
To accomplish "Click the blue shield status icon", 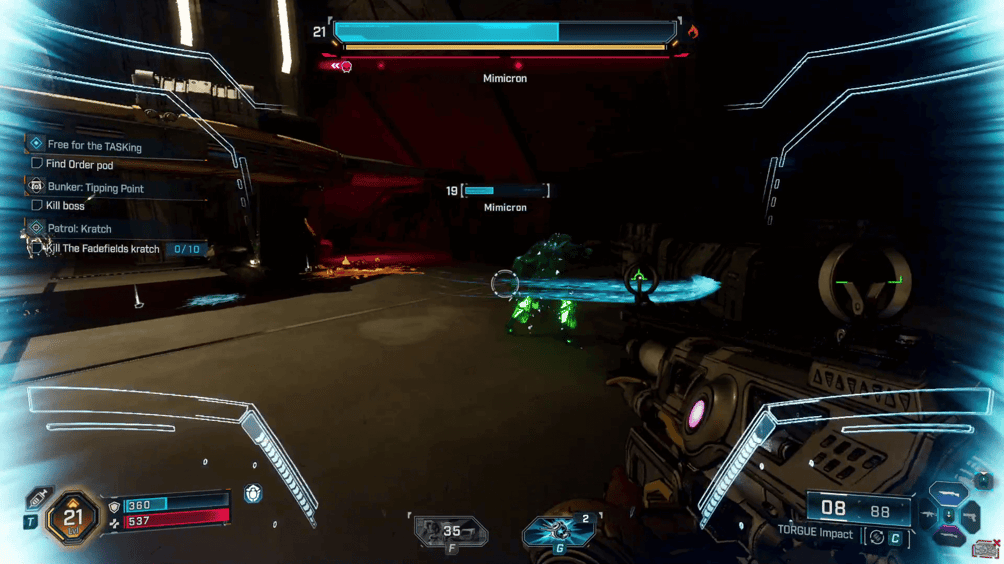I will point(253,493).
